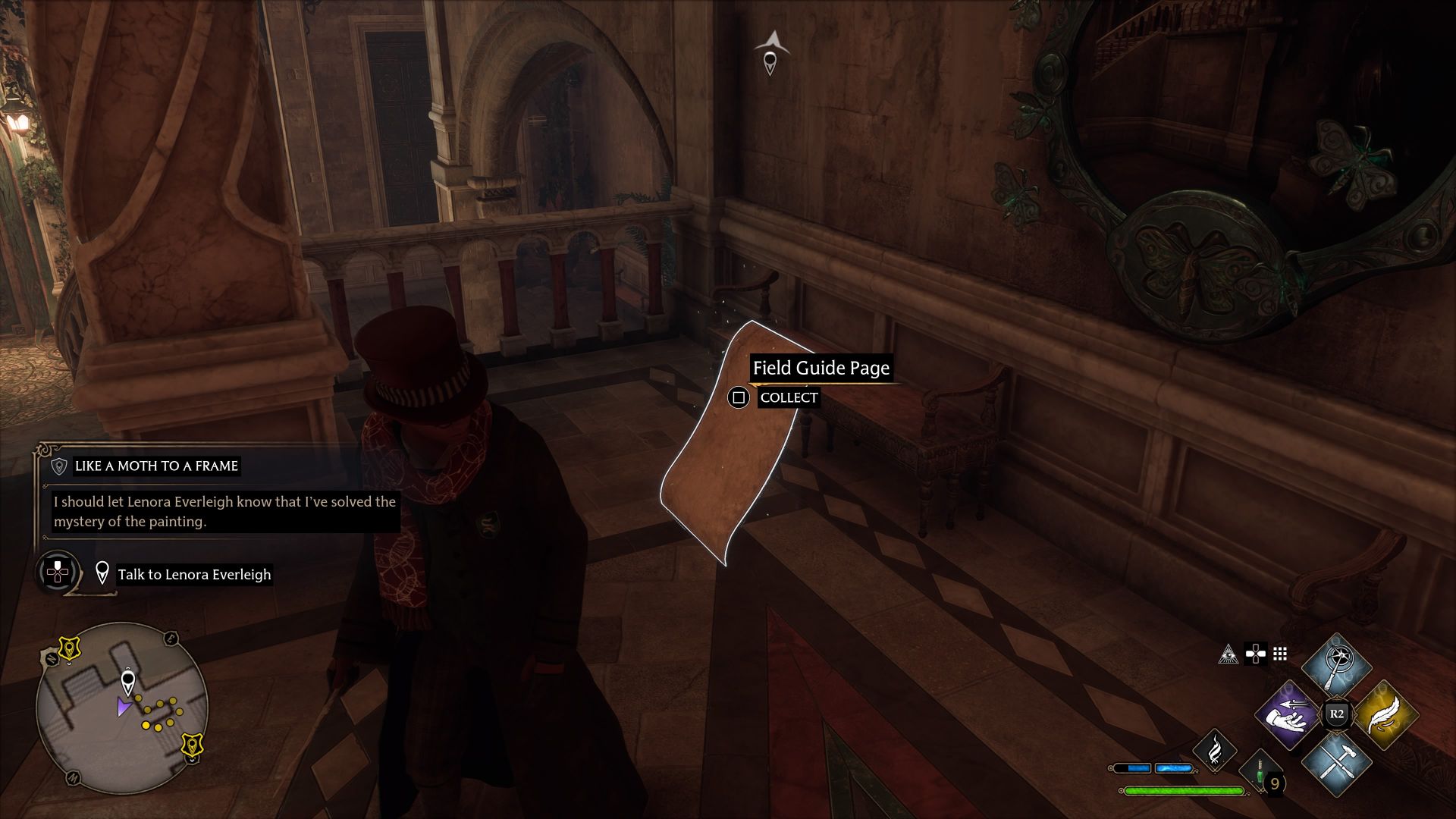Select the Accio spell icon
The height and width of the screenshot is (819, 1456).
1288,715
